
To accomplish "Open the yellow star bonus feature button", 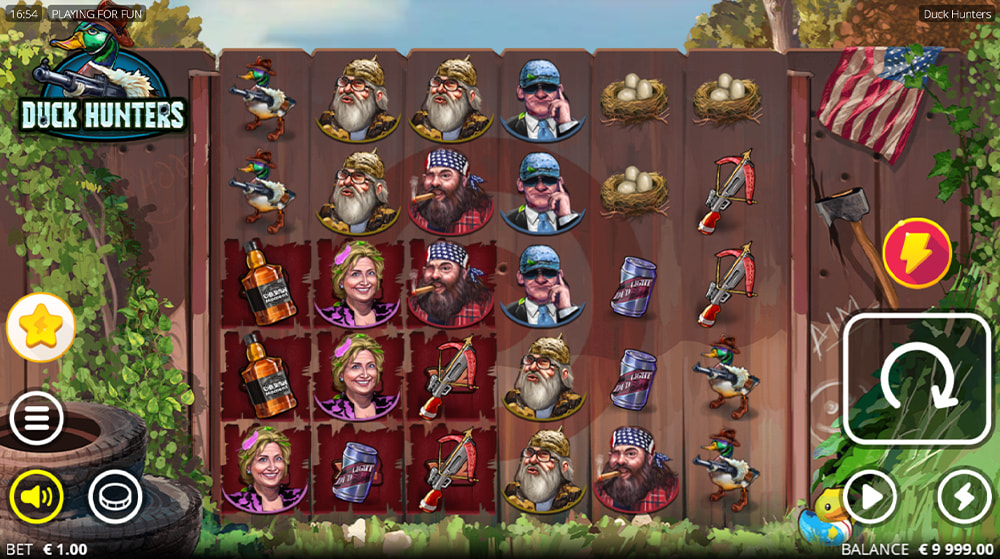I will [41, 328].
